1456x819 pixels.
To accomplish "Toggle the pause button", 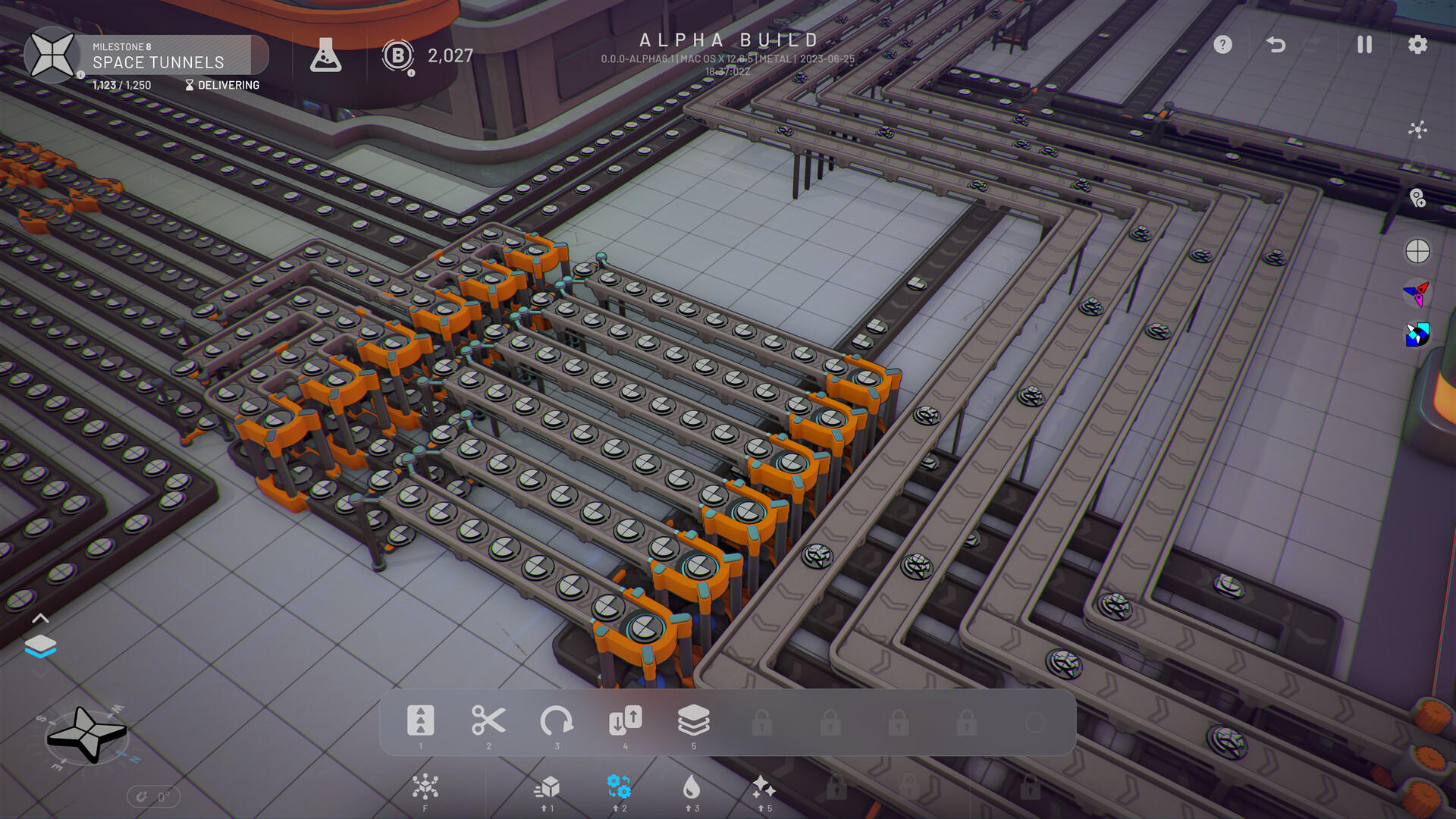I will [x=1363, y=45].
